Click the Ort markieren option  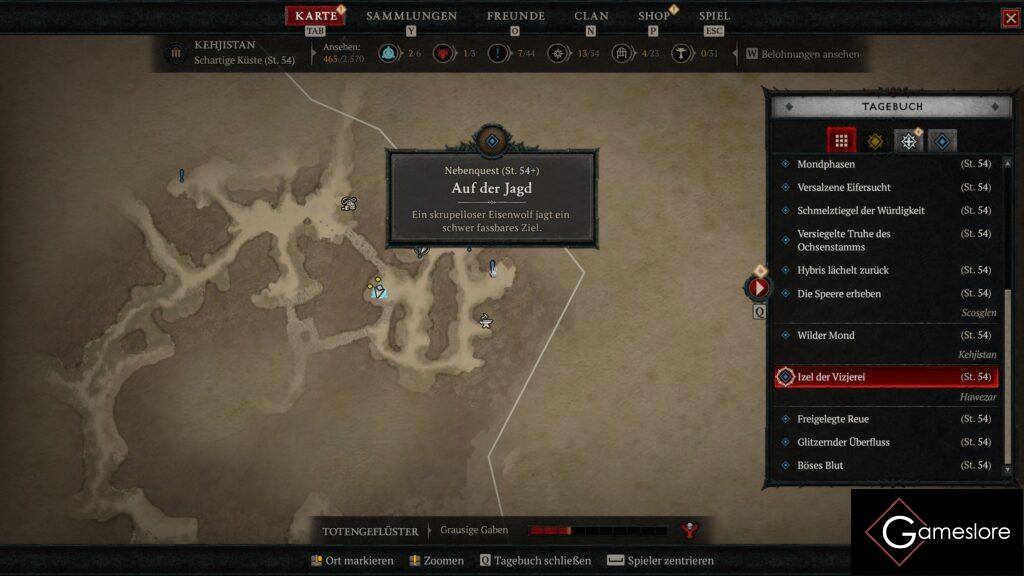(x=352, y=561)
